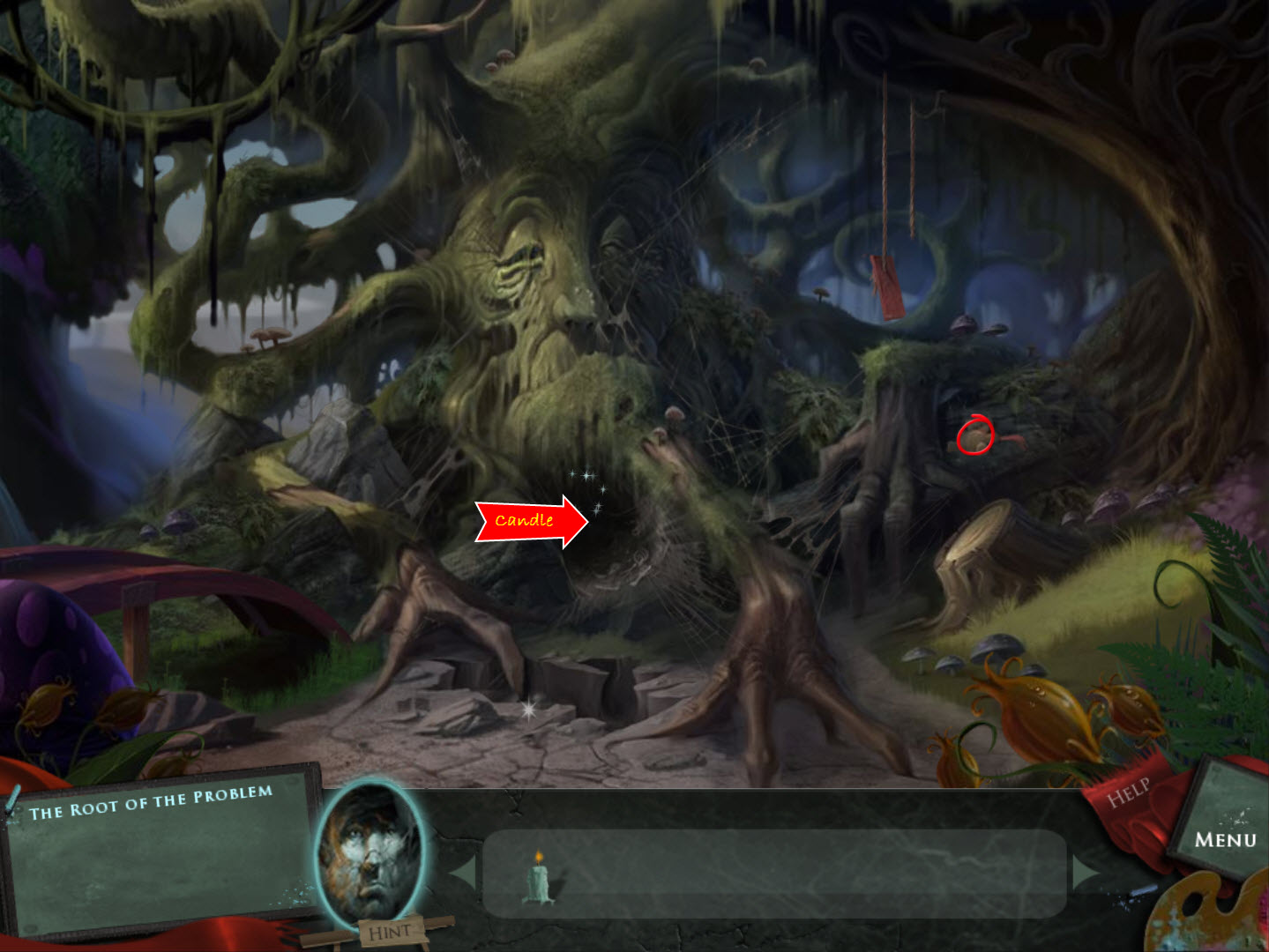Select the candle from the inventory bar

click(x=537, y=881)
